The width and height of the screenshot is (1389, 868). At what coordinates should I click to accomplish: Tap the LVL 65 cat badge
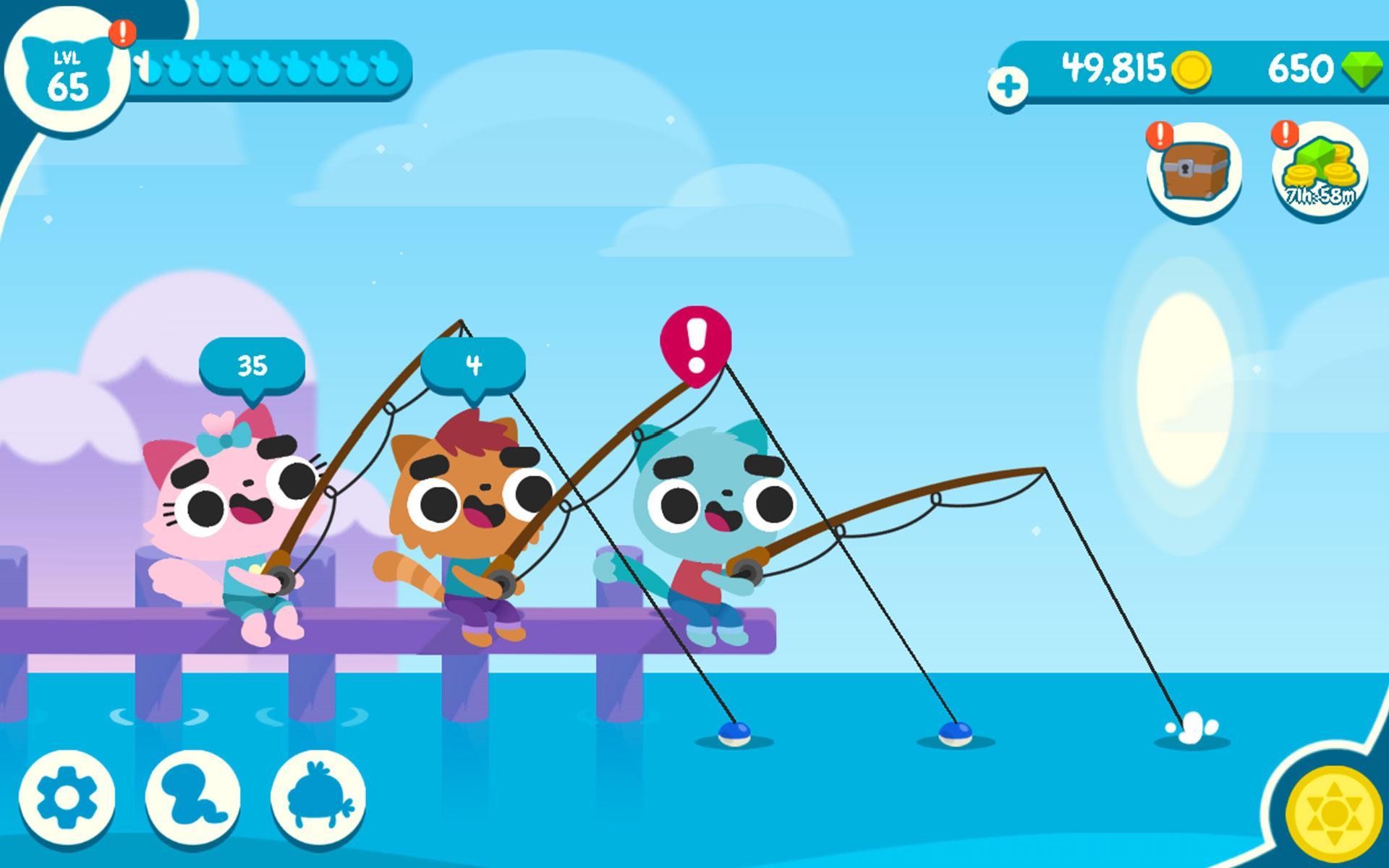click(x=70, y=72)
